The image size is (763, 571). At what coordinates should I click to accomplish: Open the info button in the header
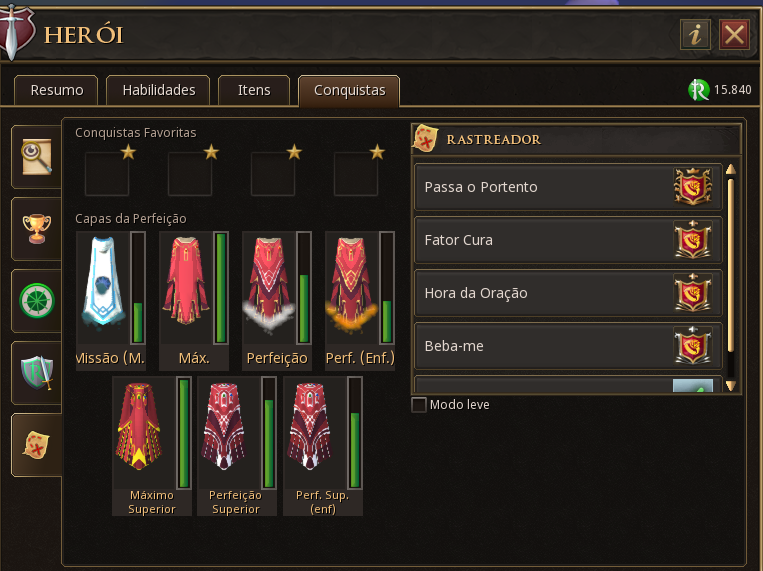click(695, 35)
